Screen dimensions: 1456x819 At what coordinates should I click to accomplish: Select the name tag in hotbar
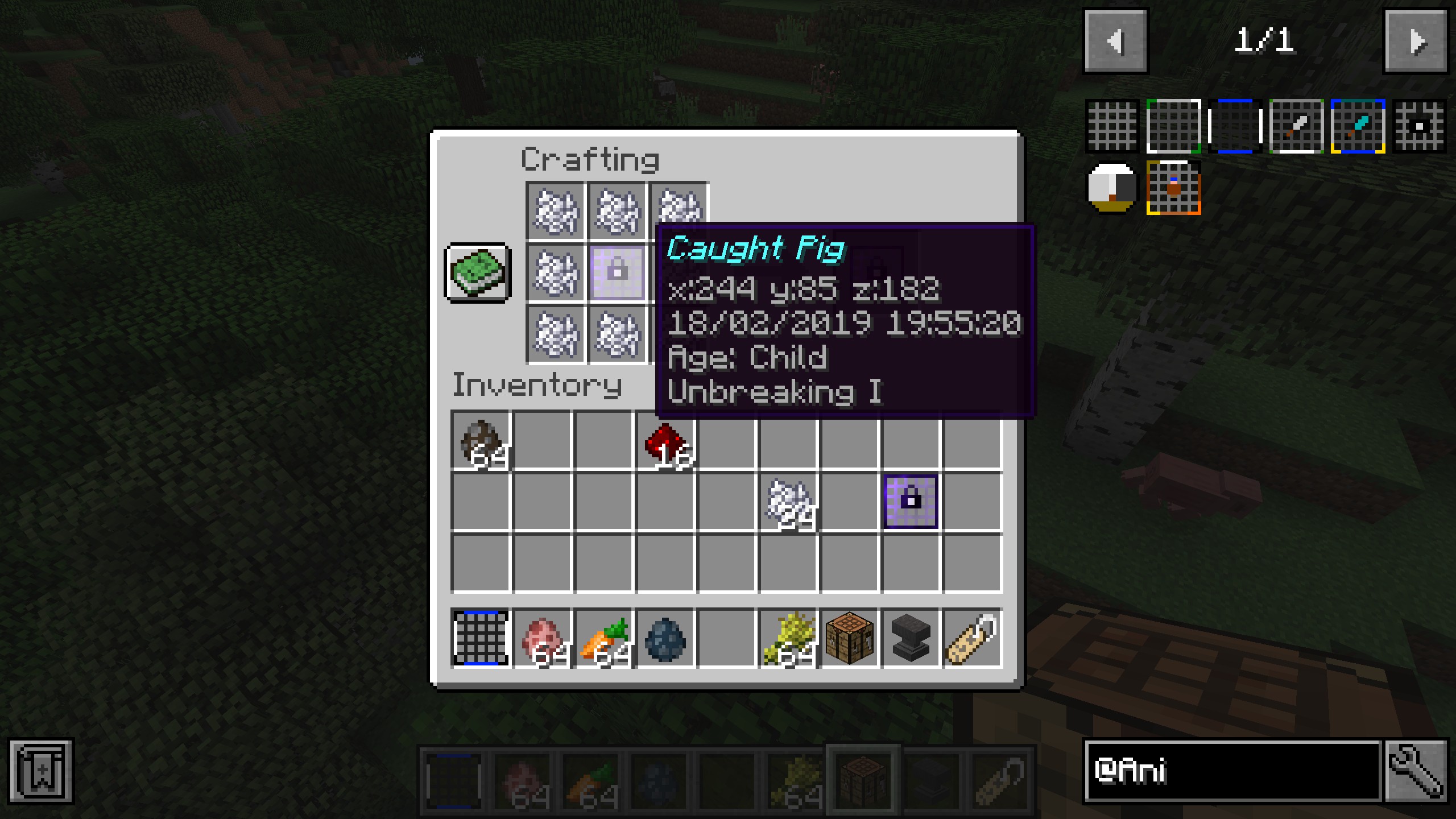(973, 638)
